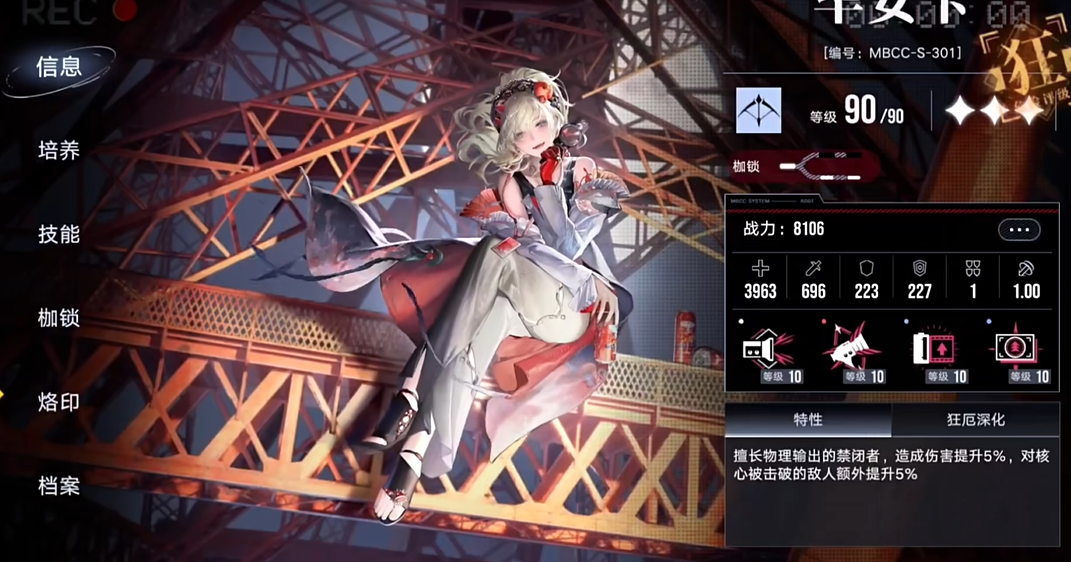Go to the 培养 cultivation section
Screen dimensions: 1071x562
click(59, 151)
